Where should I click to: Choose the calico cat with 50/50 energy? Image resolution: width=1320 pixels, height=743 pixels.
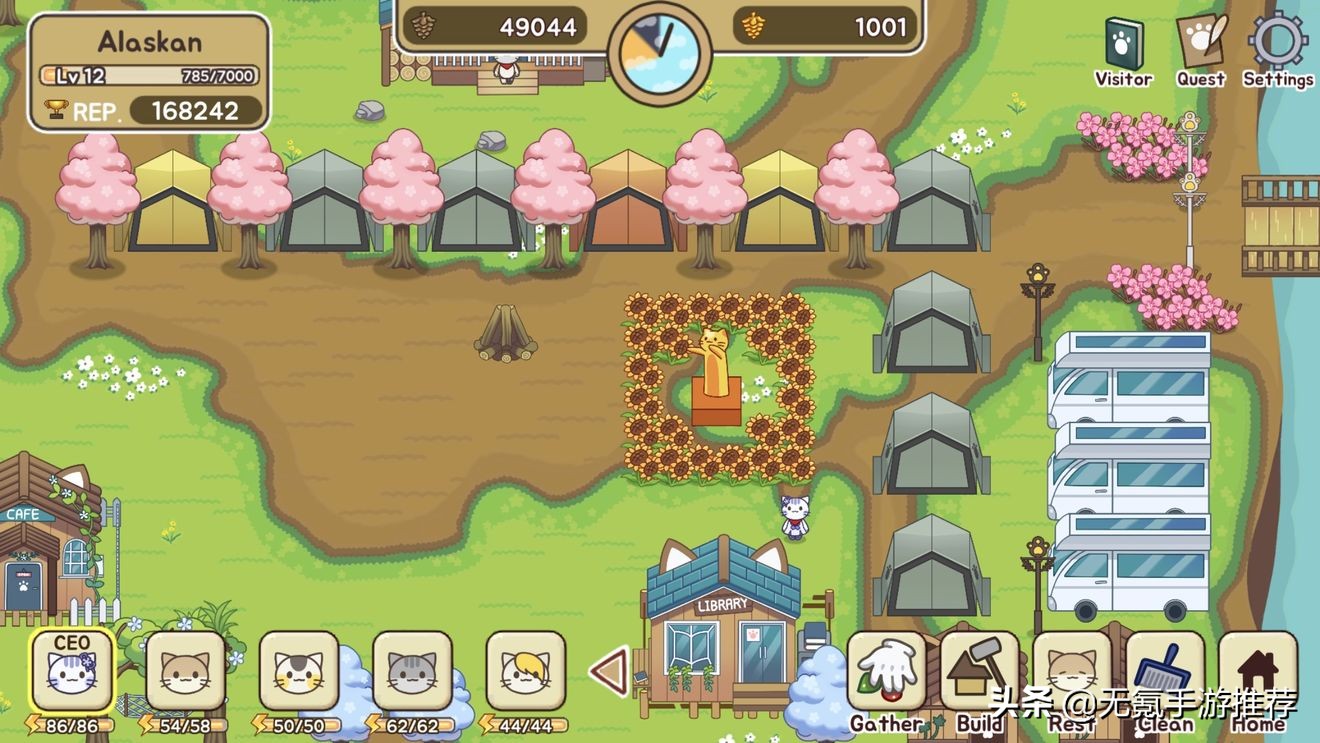298,671
